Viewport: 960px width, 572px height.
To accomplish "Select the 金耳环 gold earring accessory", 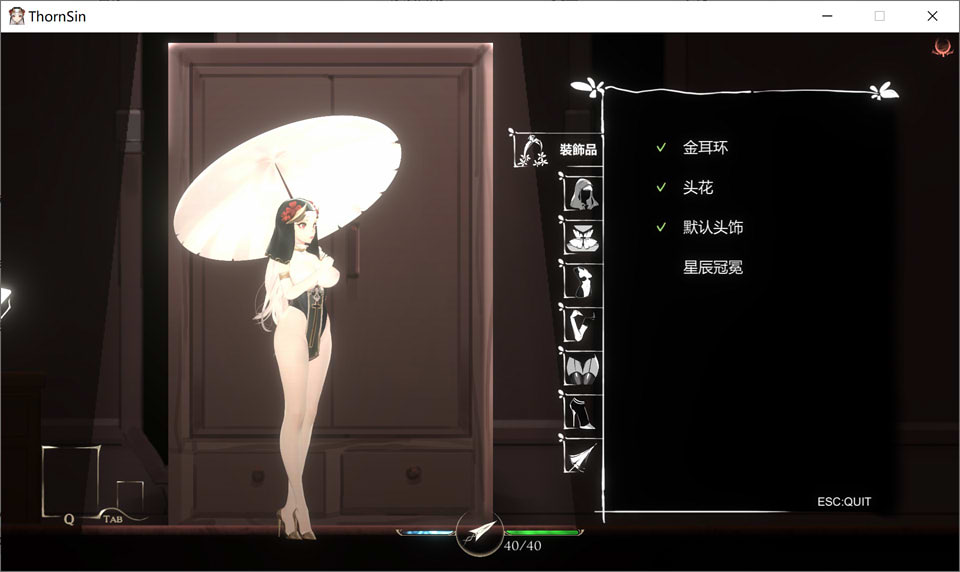I will [x=705, y=148].
